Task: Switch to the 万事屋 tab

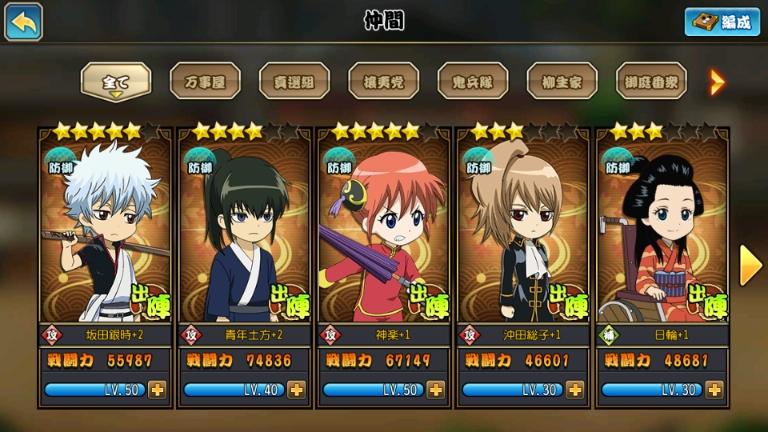Action: coord(204,80)
